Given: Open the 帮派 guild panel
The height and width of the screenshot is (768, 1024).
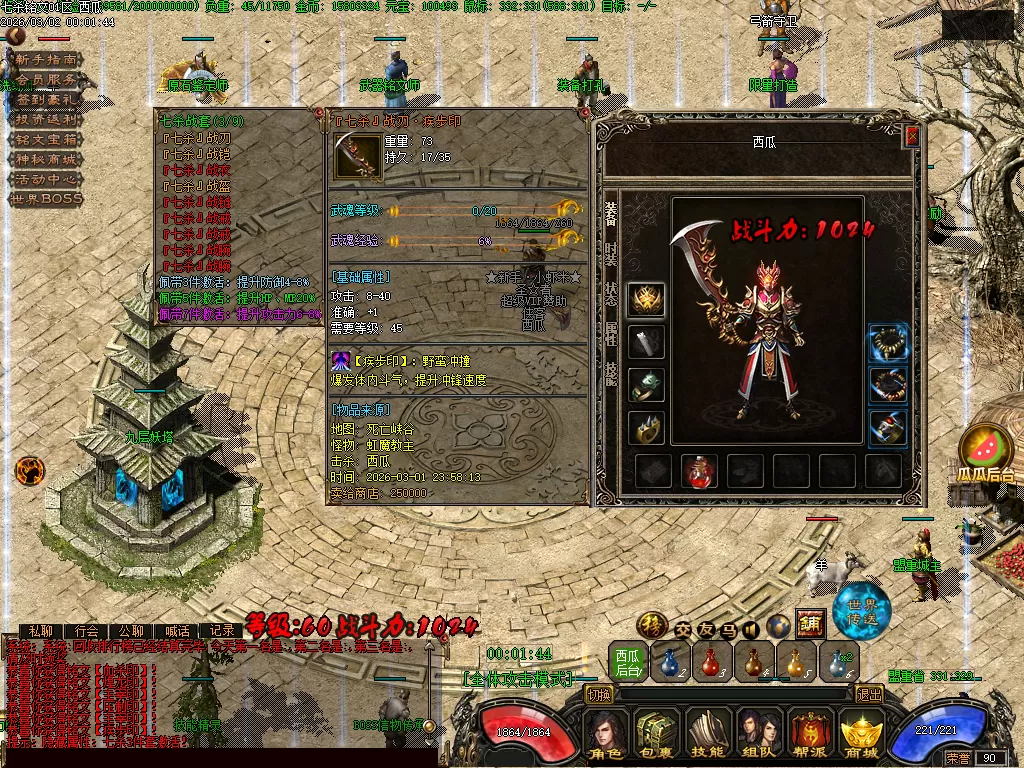Looking at the screenshot, I should [x=811, y=737].
